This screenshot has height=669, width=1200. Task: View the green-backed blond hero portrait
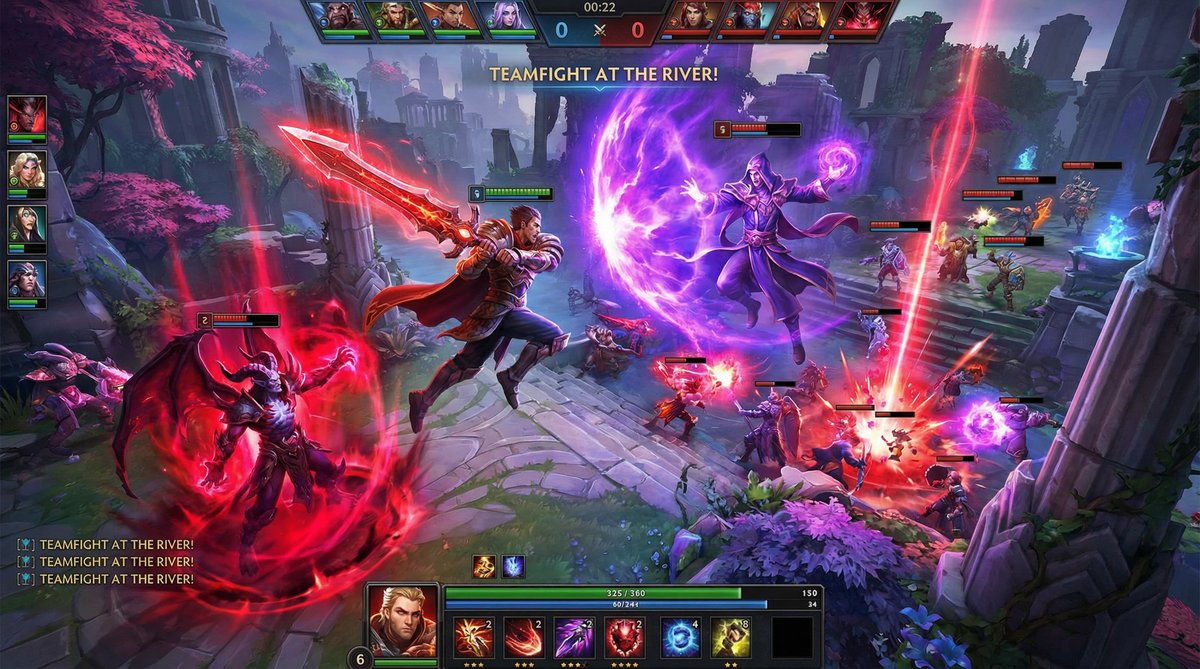click(397, 17)
